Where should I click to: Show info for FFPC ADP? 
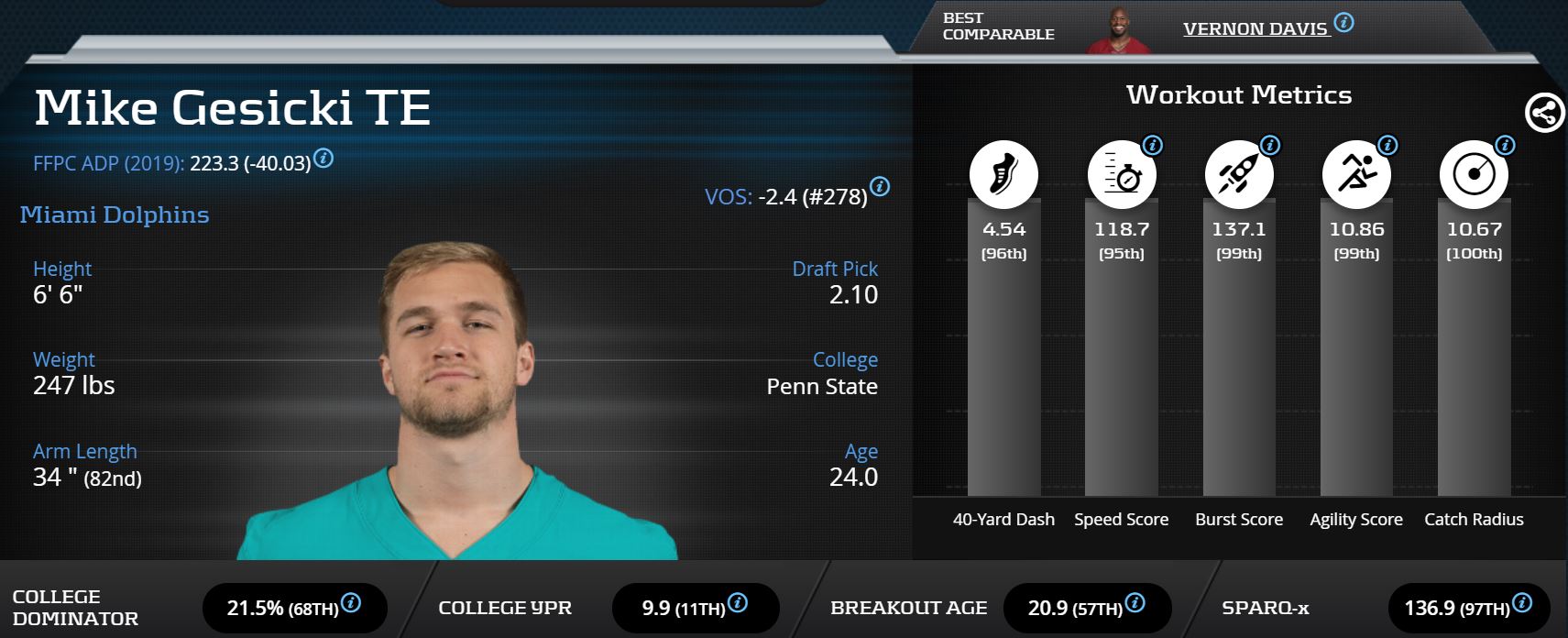[x=323, y=159]
